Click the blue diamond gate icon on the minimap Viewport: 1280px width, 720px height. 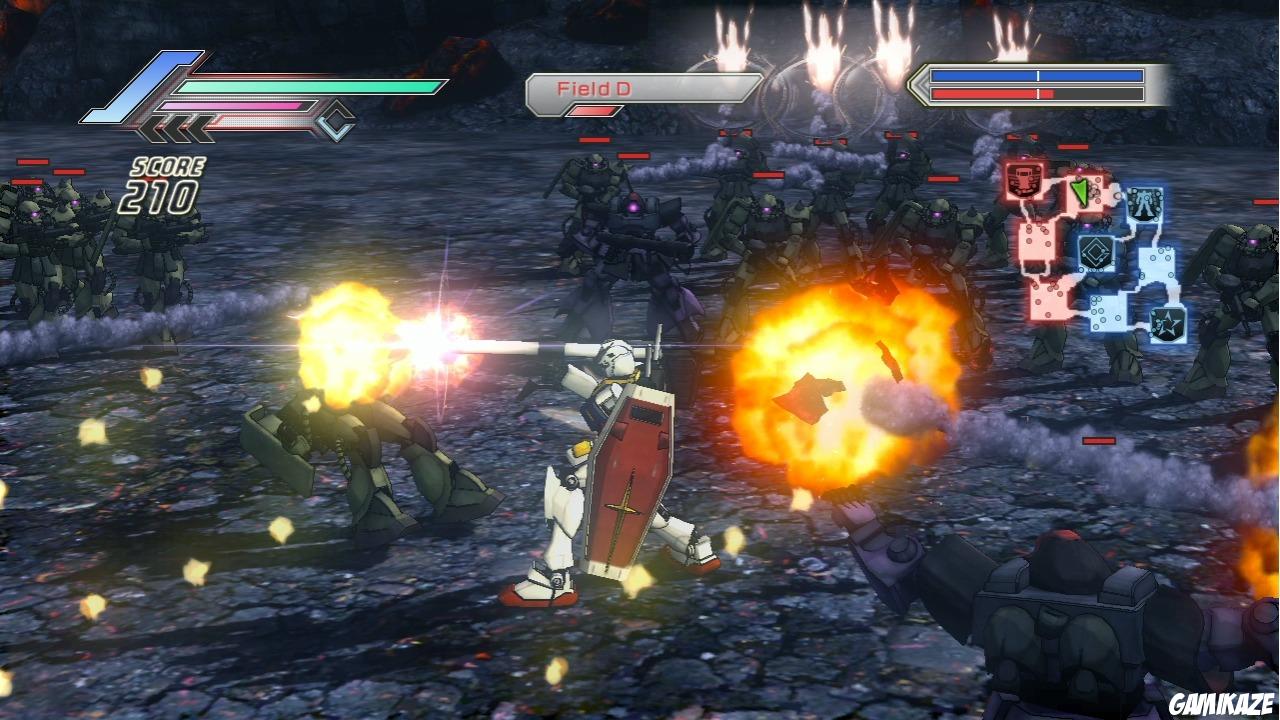[1095, 253]
